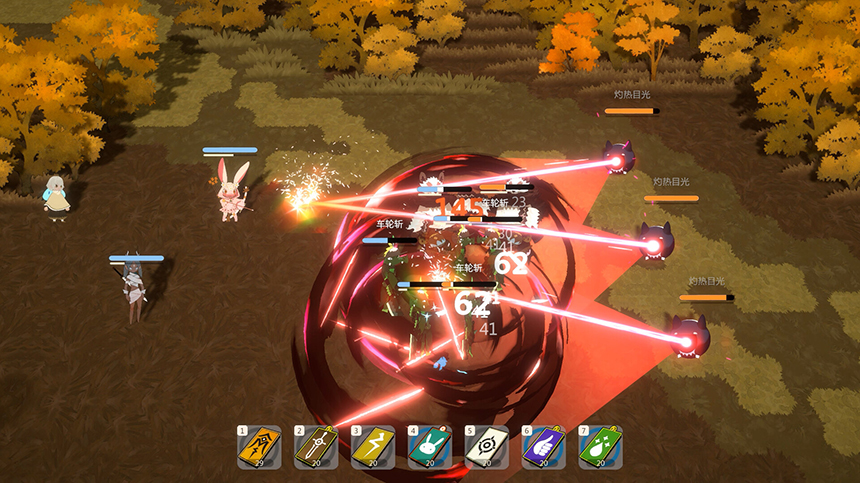Select the orange flame sigil card

259,447
